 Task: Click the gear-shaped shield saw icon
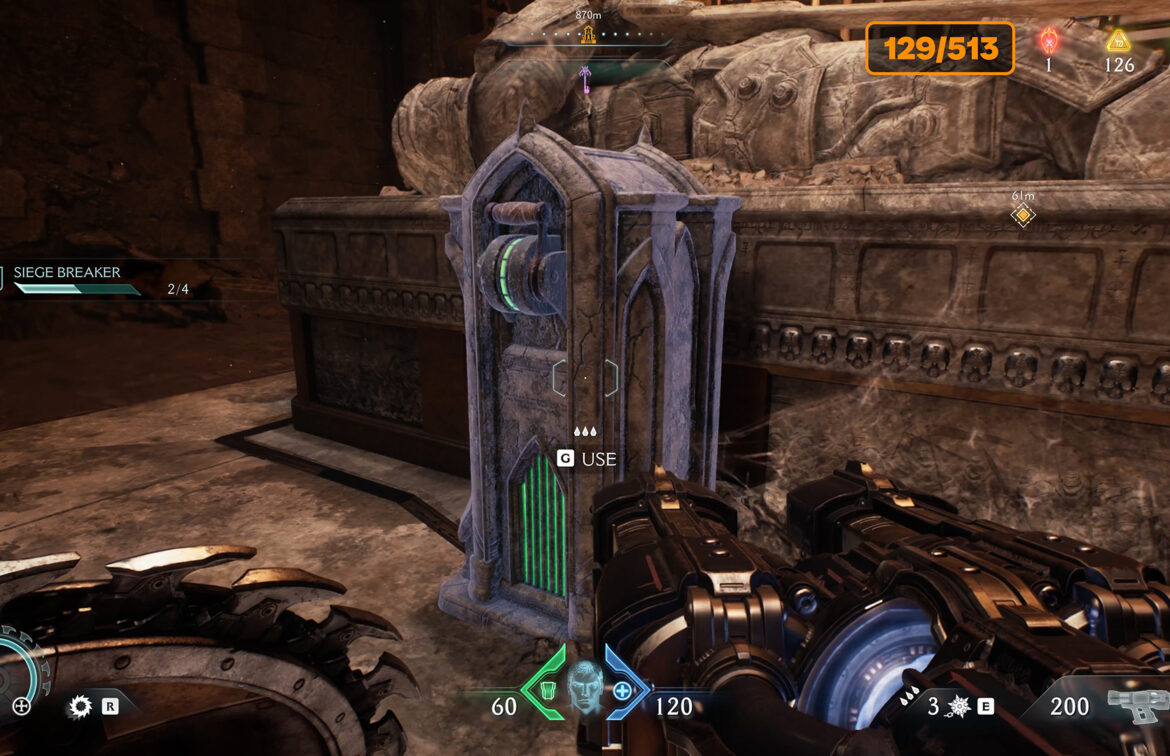(79, 707)
